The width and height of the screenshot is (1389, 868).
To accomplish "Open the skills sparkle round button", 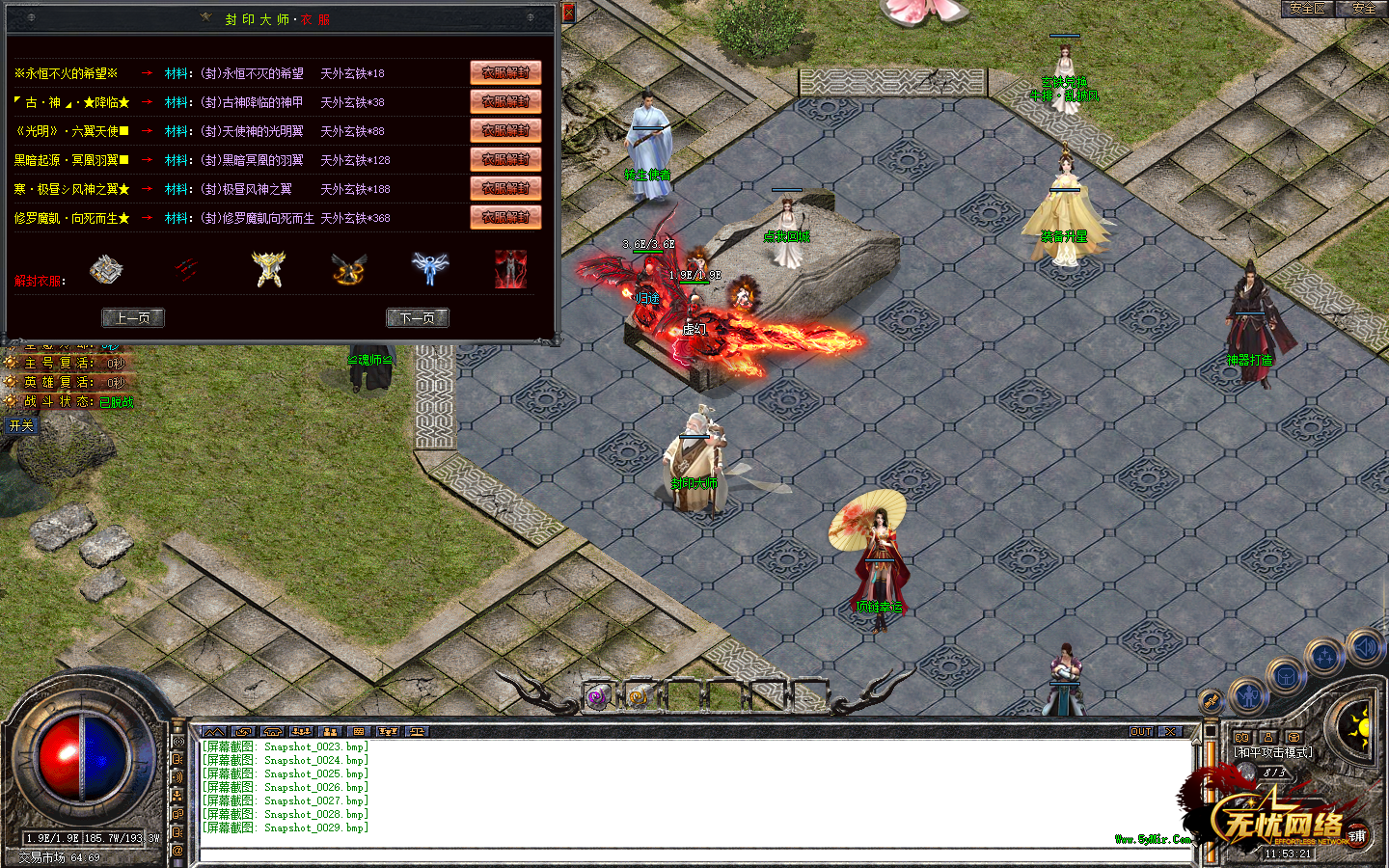I will (x=1325, y=658).
